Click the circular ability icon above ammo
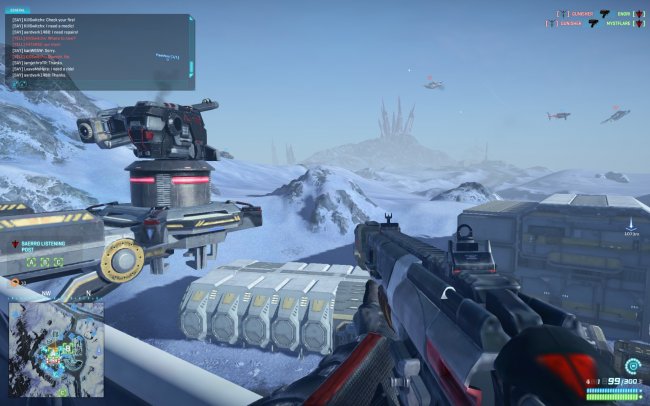 pyautogui.click(x=631, y=367)
